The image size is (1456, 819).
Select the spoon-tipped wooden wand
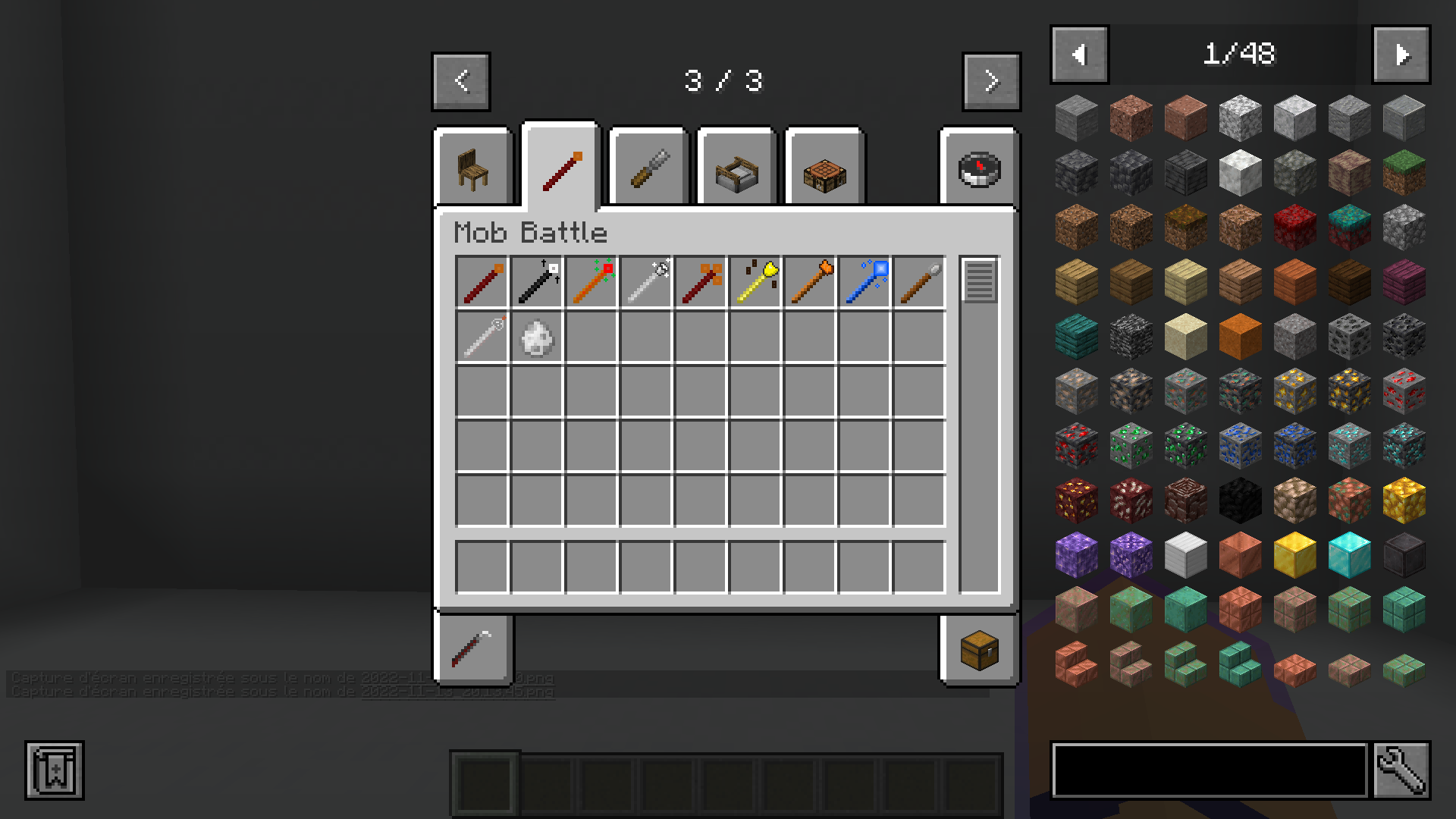918,281
